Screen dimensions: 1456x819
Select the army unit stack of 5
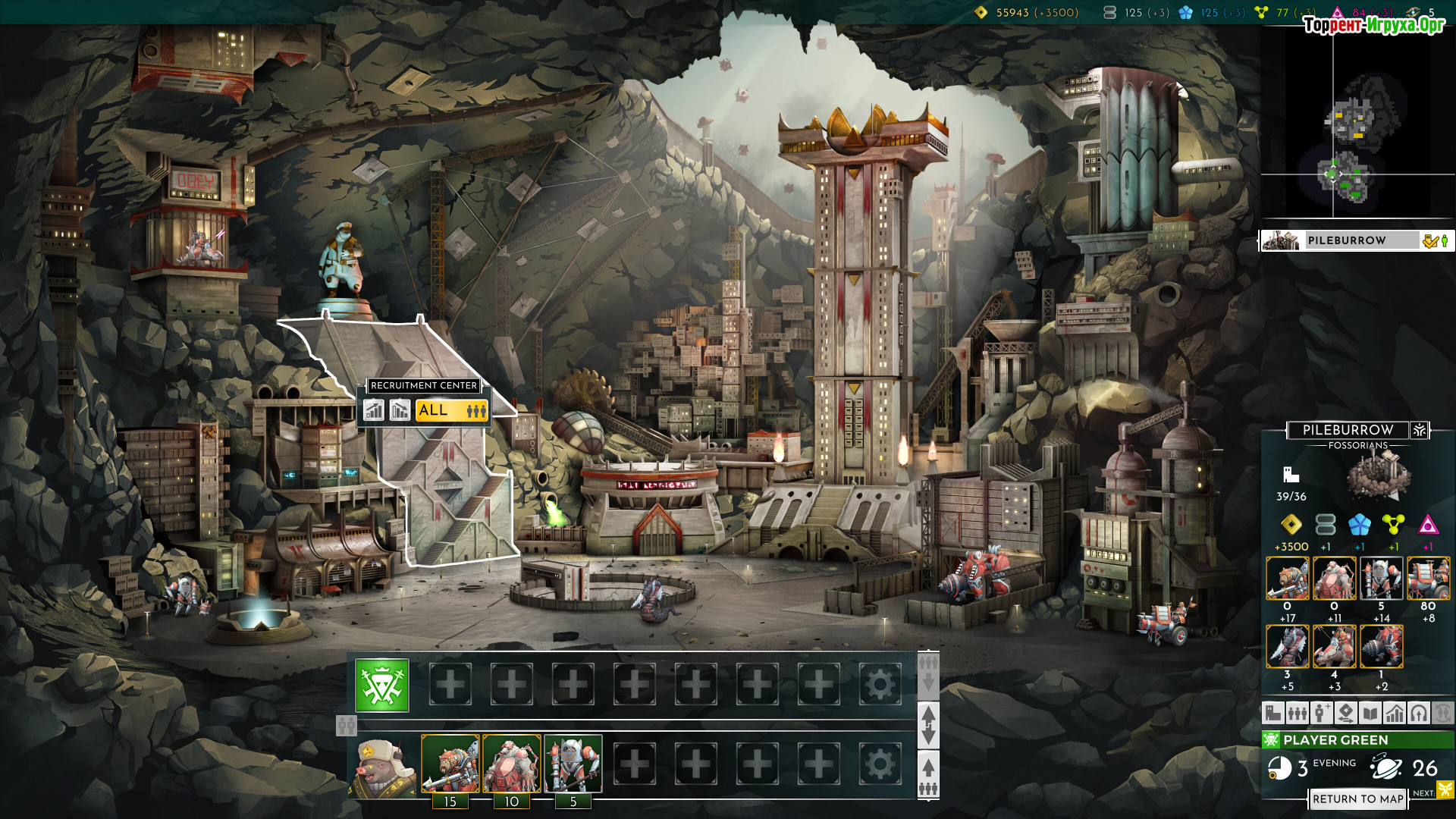pyautogui.click(x=573, y=764)
